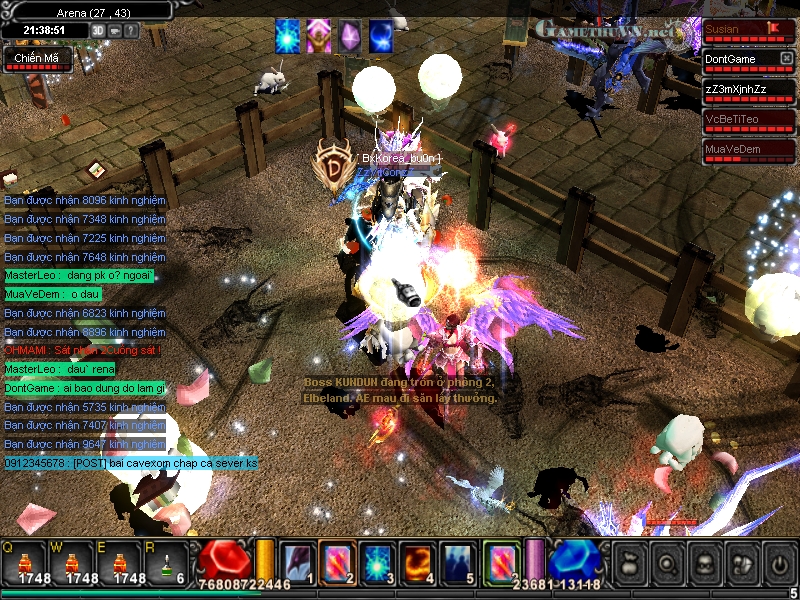Click the help question mark button

[131, 30]
